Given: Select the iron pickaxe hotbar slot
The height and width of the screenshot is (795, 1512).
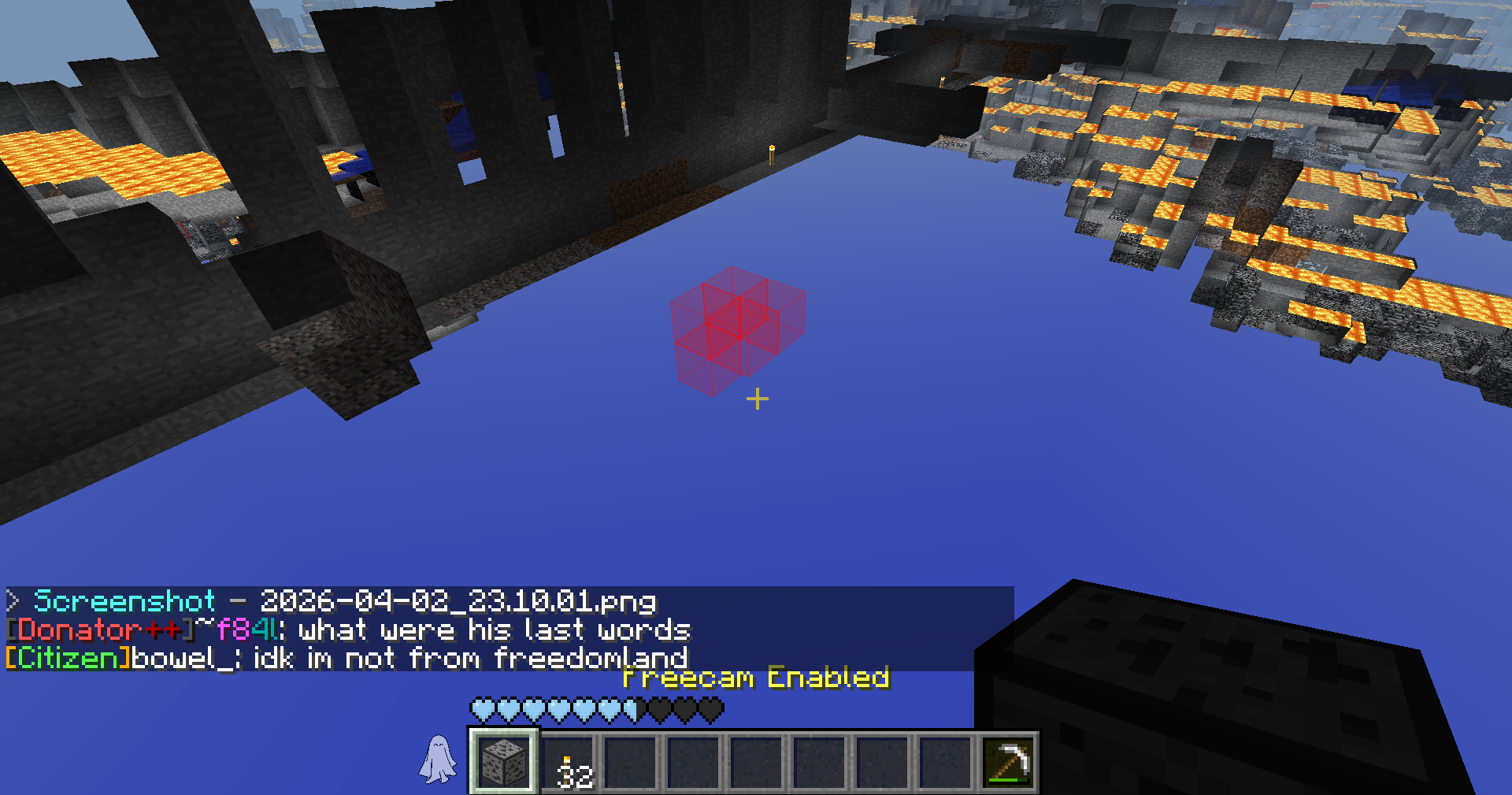Looking at the screenshot, I should click(x=1009, y=762).
